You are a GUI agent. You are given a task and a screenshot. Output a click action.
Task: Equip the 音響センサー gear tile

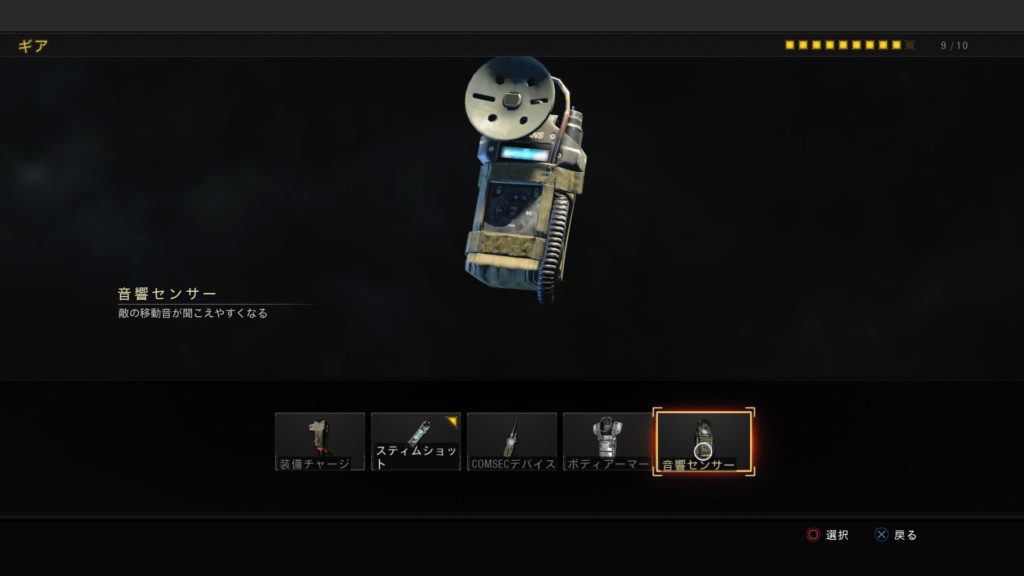coord(703,441)
